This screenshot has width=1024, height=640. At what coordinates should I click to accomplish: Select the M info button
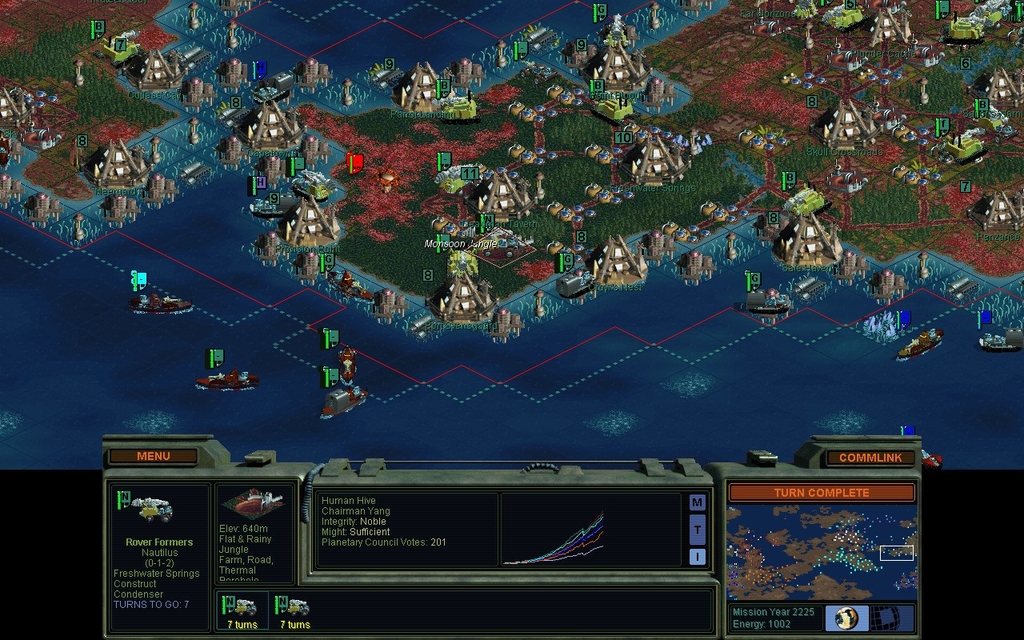[x=697, y=502]
